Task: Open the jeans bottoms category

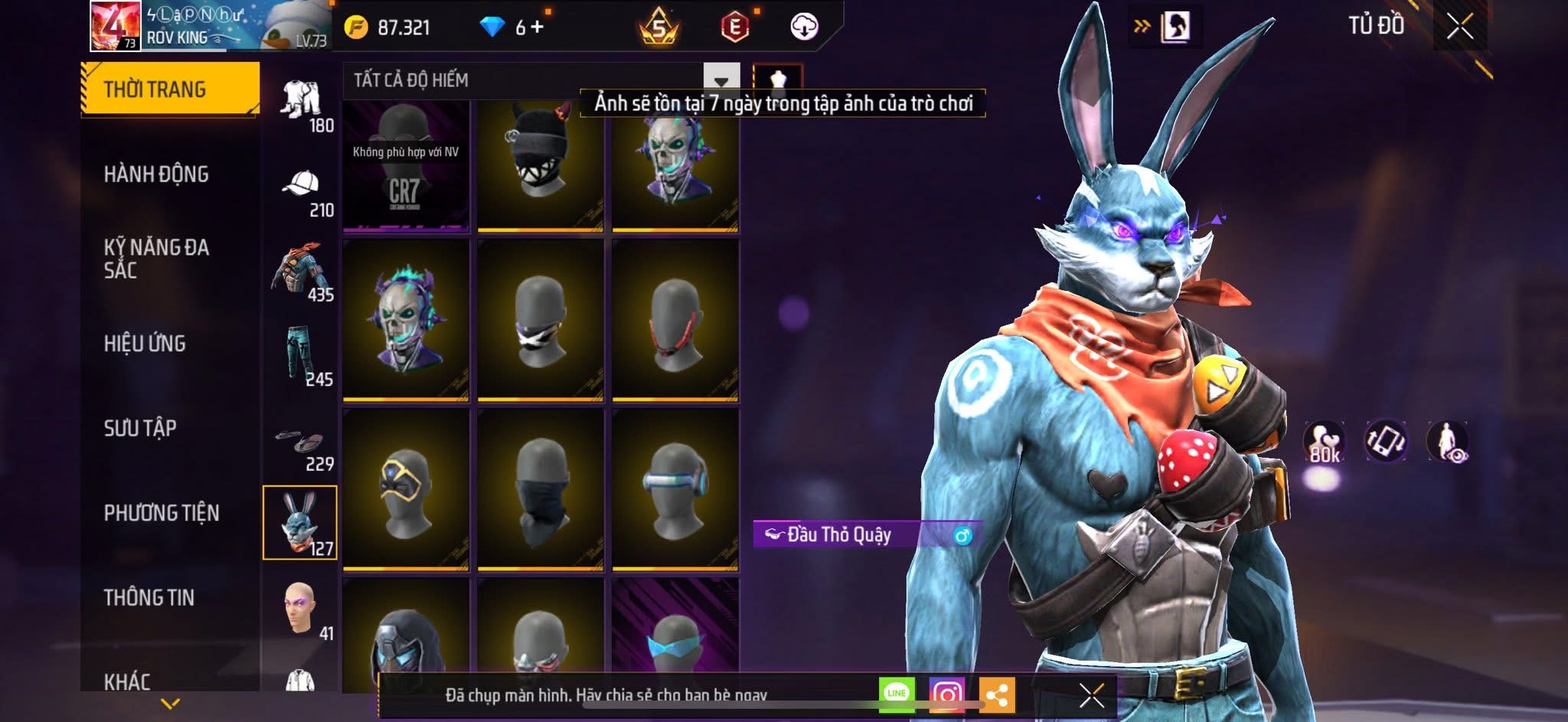Action: (x=301, y=358)
